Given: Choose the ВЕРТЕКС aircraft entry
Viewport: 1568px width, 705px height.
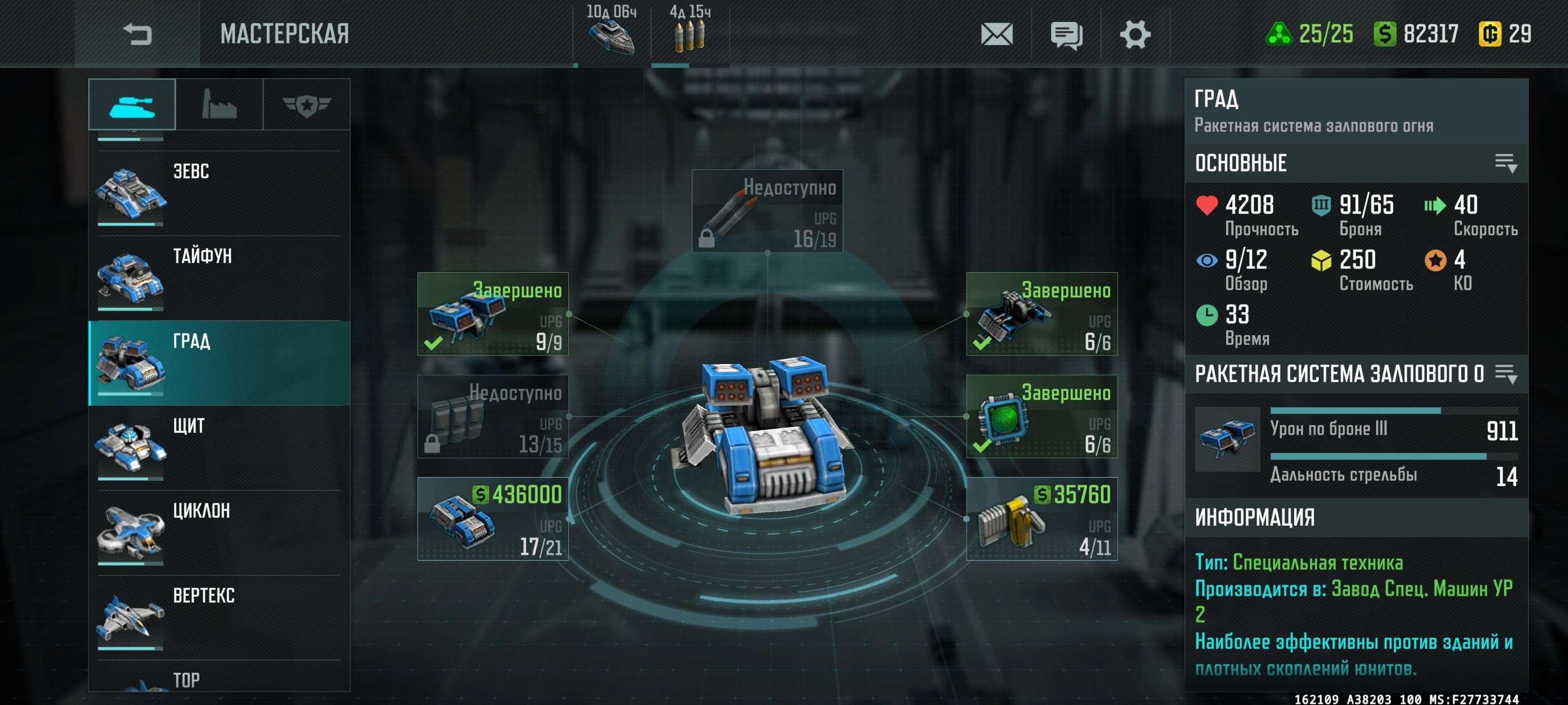Looking at the screenshot, I should point(219,618).
